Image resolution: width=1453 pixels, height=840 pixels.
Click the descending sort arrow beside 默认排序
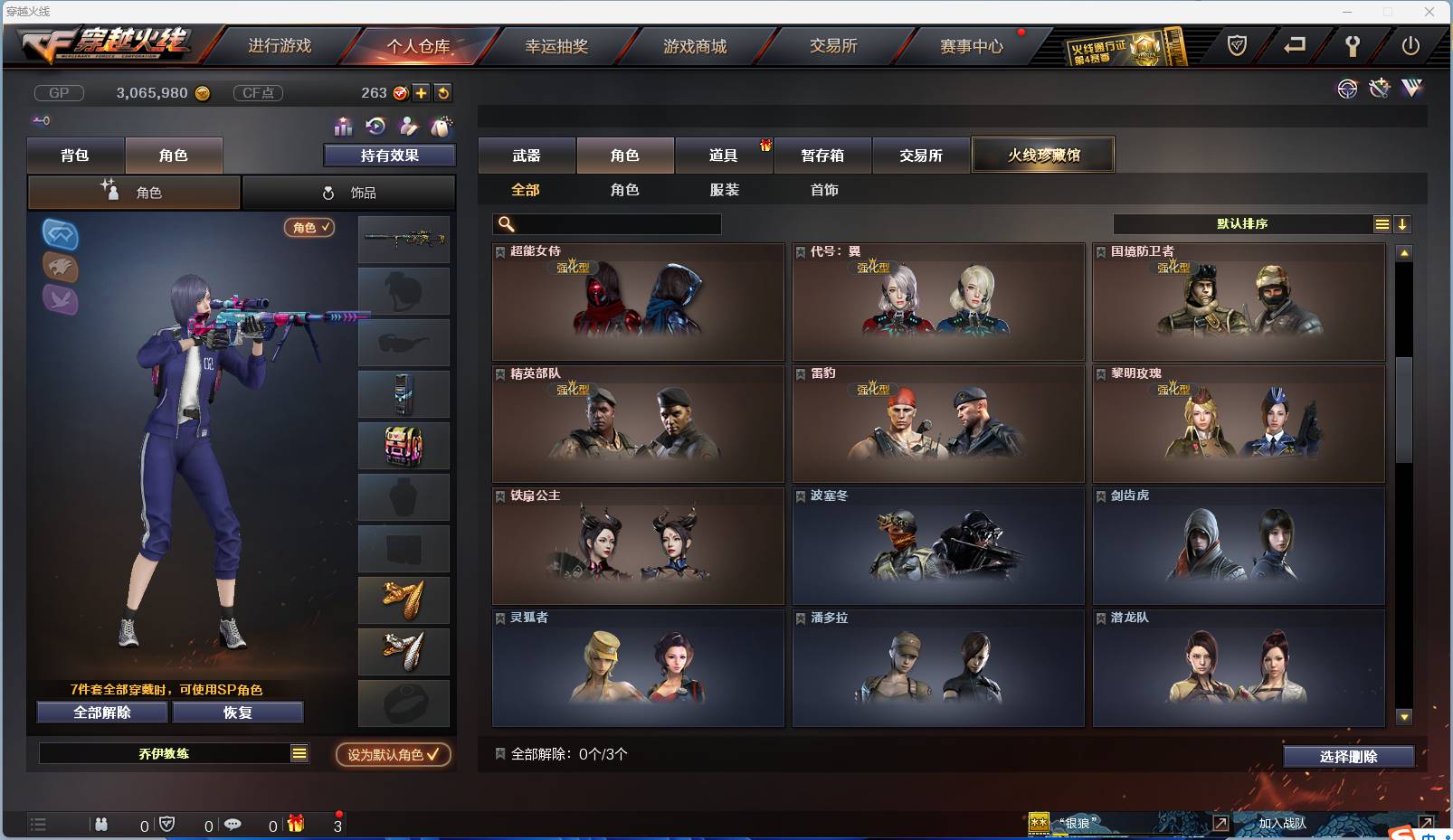click(x=1403, y=223)
